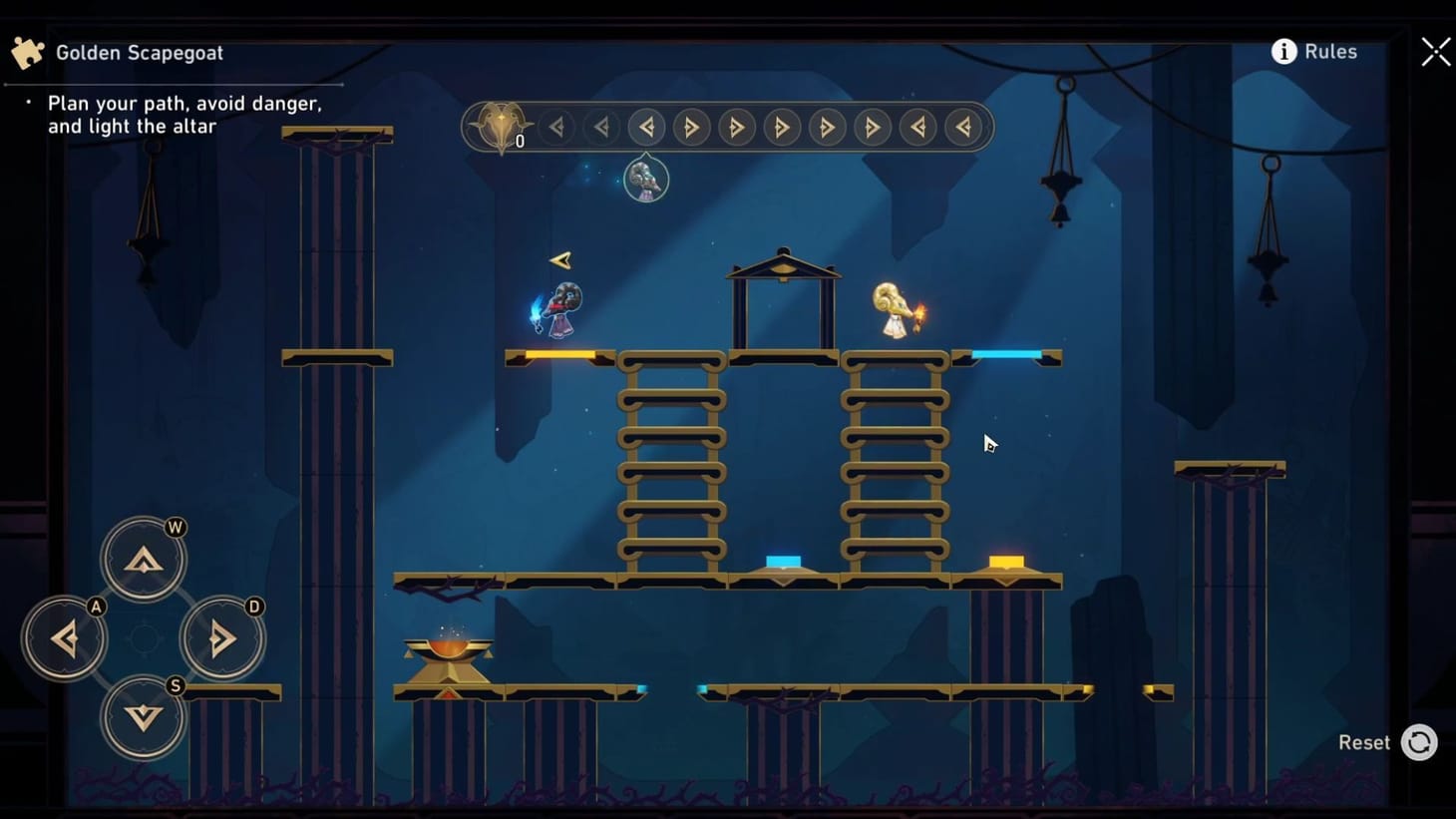1456x819 pixels.
Task: Click the circled info icon next to Rules
Action: click(x=1283, y=51)
